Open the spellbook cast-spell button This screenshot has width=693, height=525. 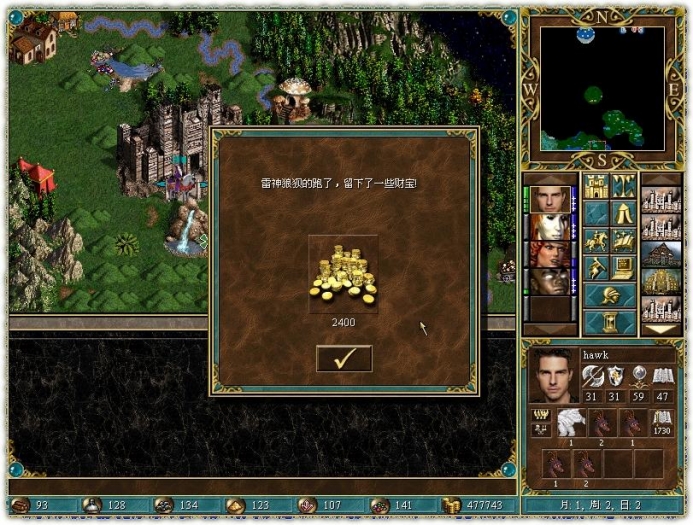623,240
